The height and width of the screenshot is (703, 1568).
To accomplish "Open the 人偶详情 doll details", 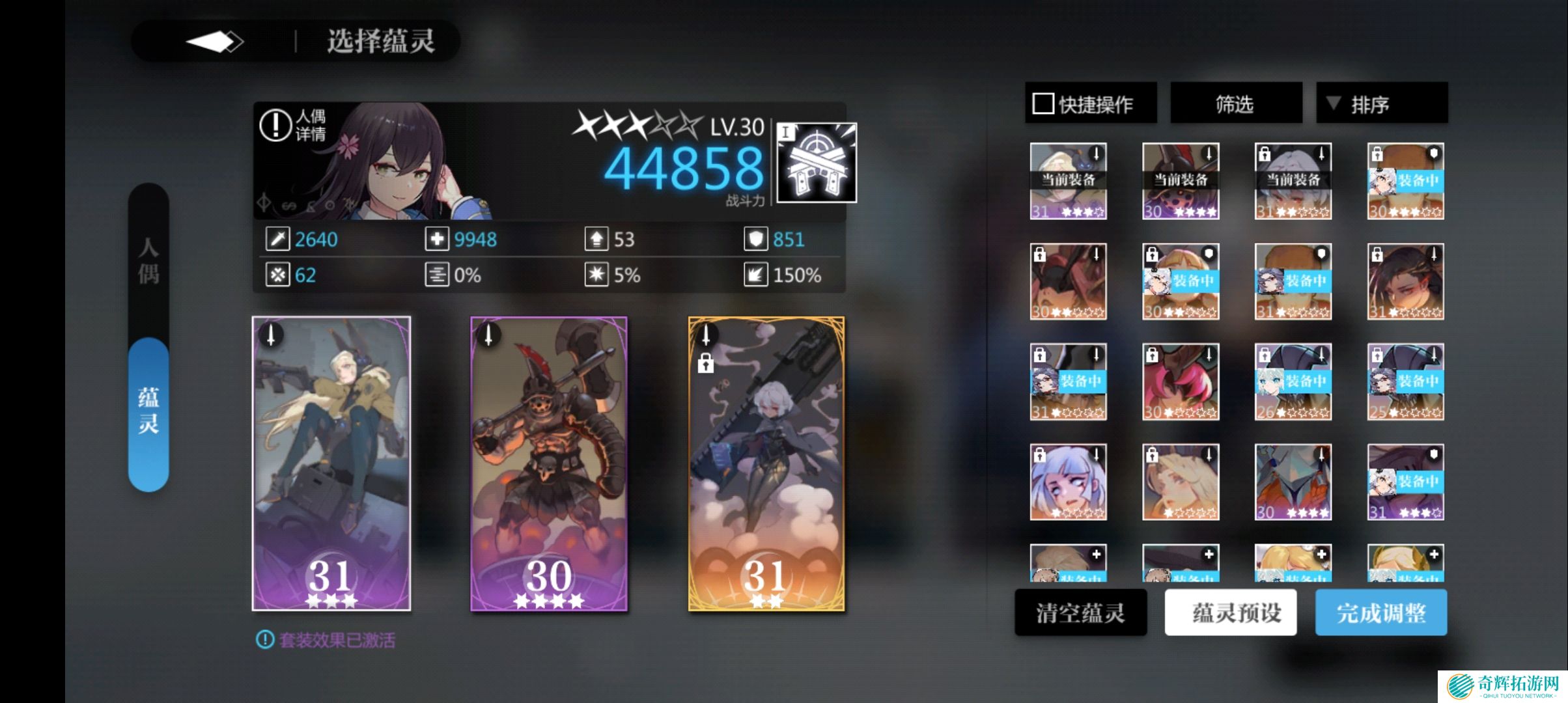I will pyautogui.click(x=293, y=125).
